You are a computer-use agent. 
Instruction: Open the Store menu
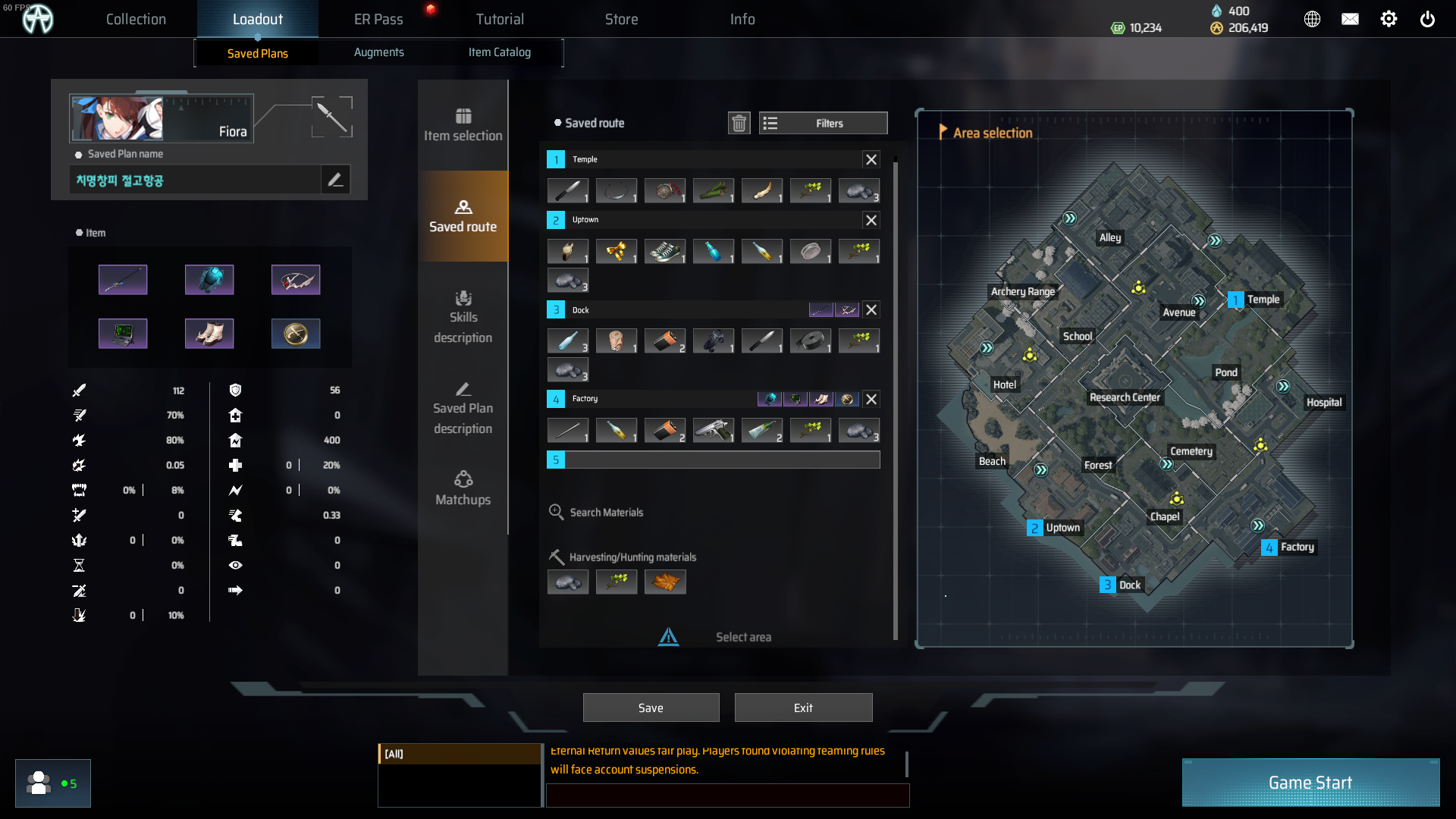tap(621, 19)
